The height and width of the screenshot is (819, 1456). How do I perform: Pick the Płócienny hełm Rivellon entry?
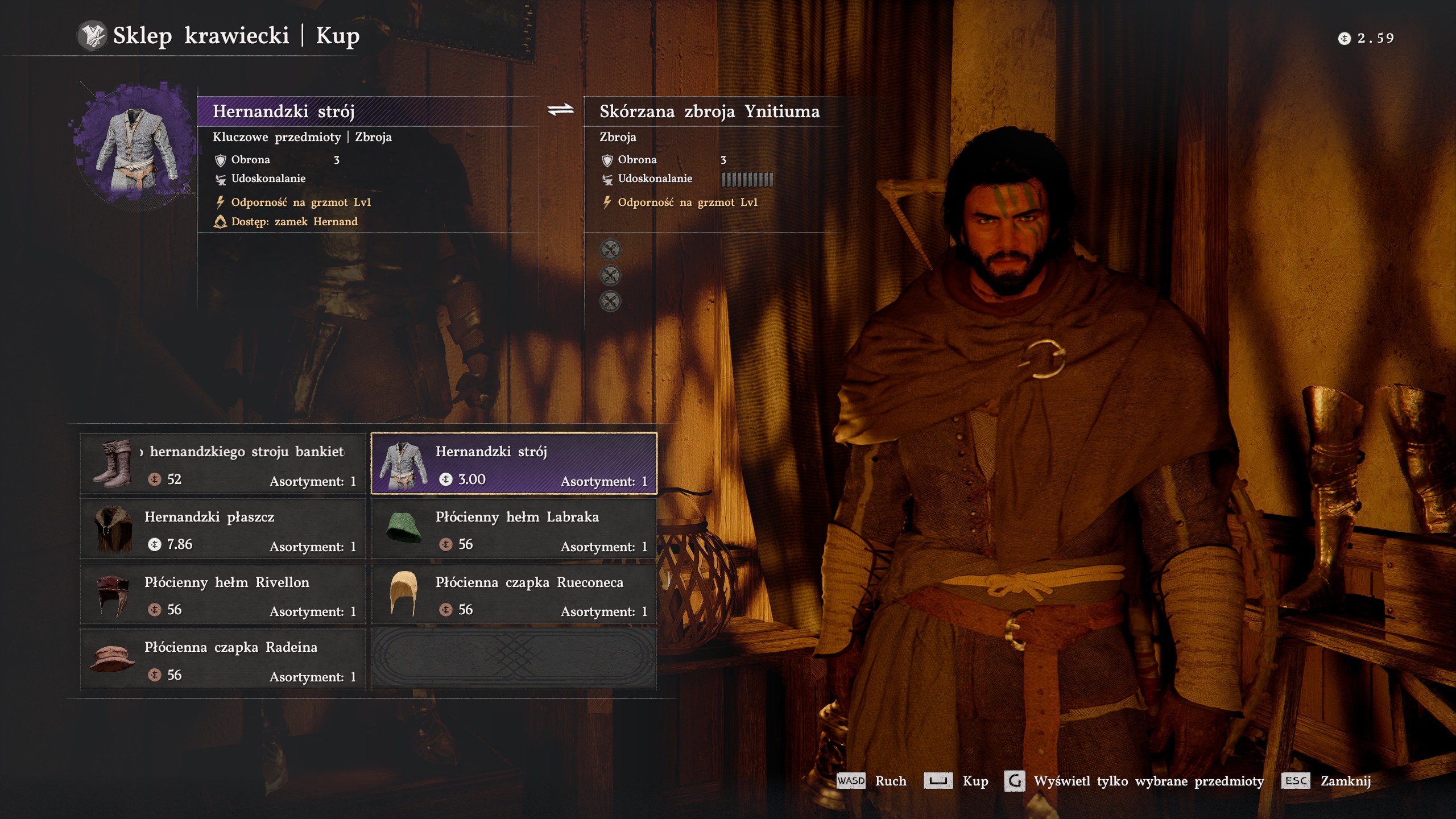tap(222, 595)
